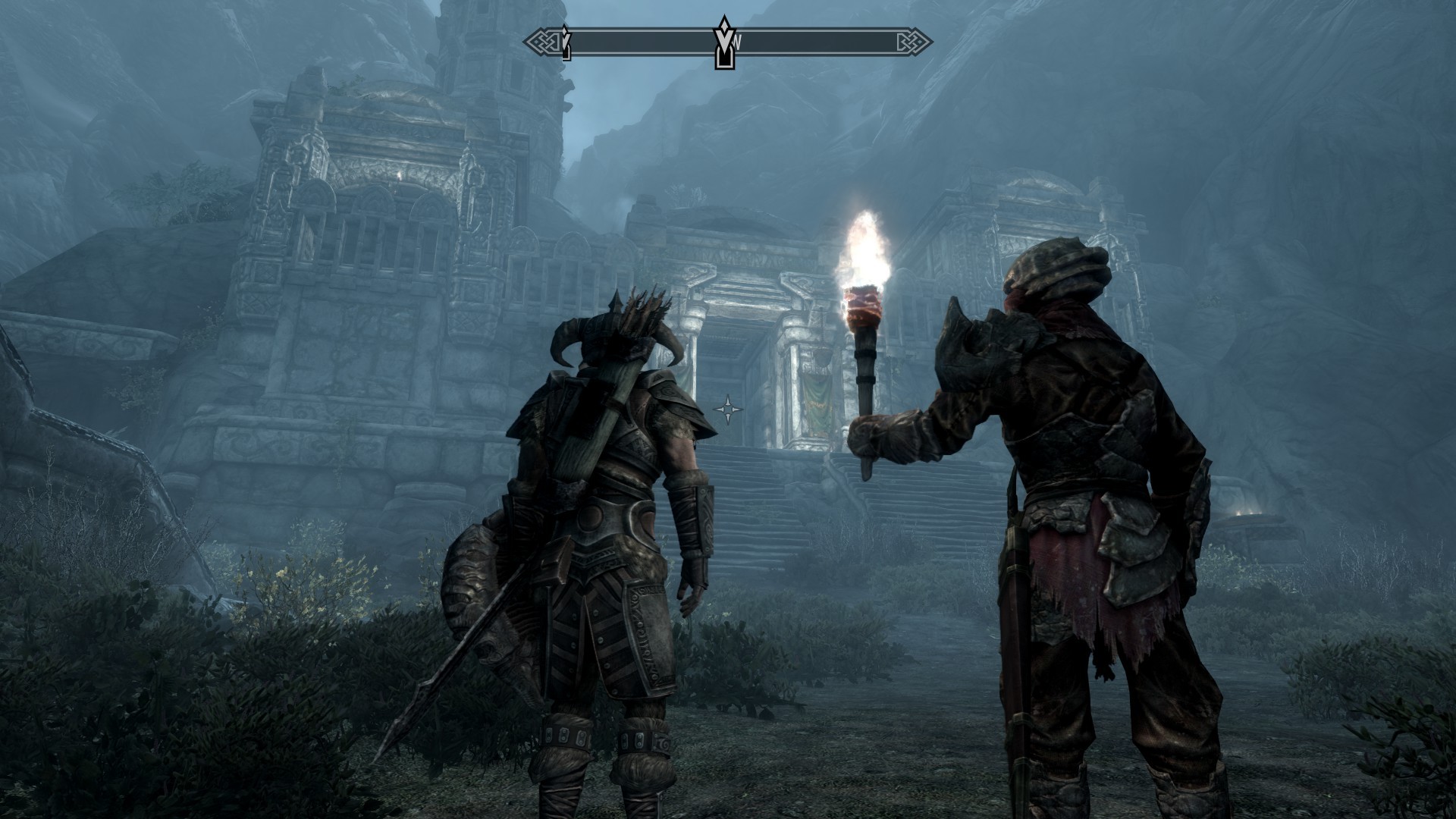
Task: Click the compass bar at the top
Action: point(819,42)
